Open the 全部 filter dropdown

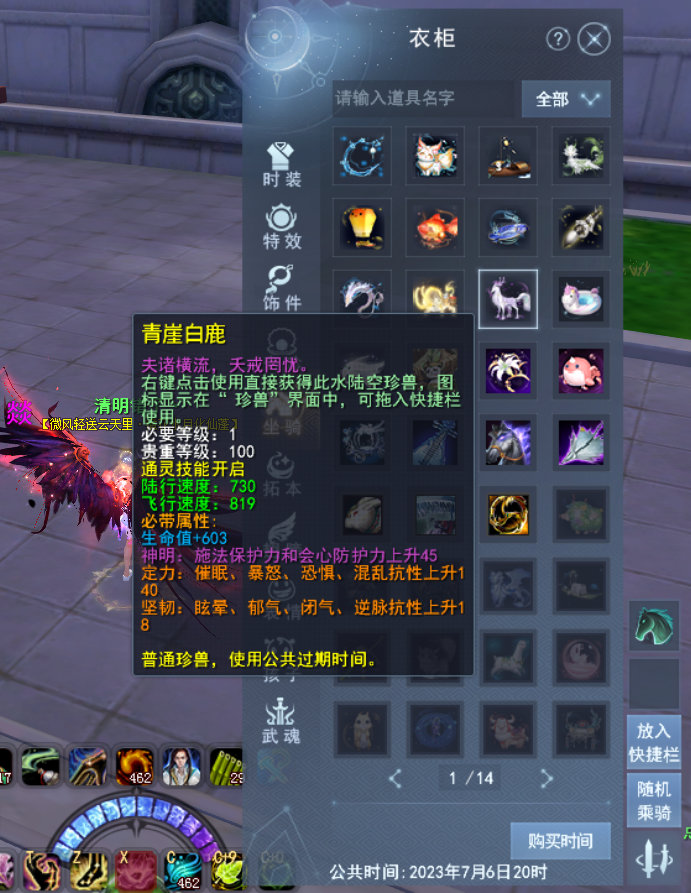pos(565,98)
